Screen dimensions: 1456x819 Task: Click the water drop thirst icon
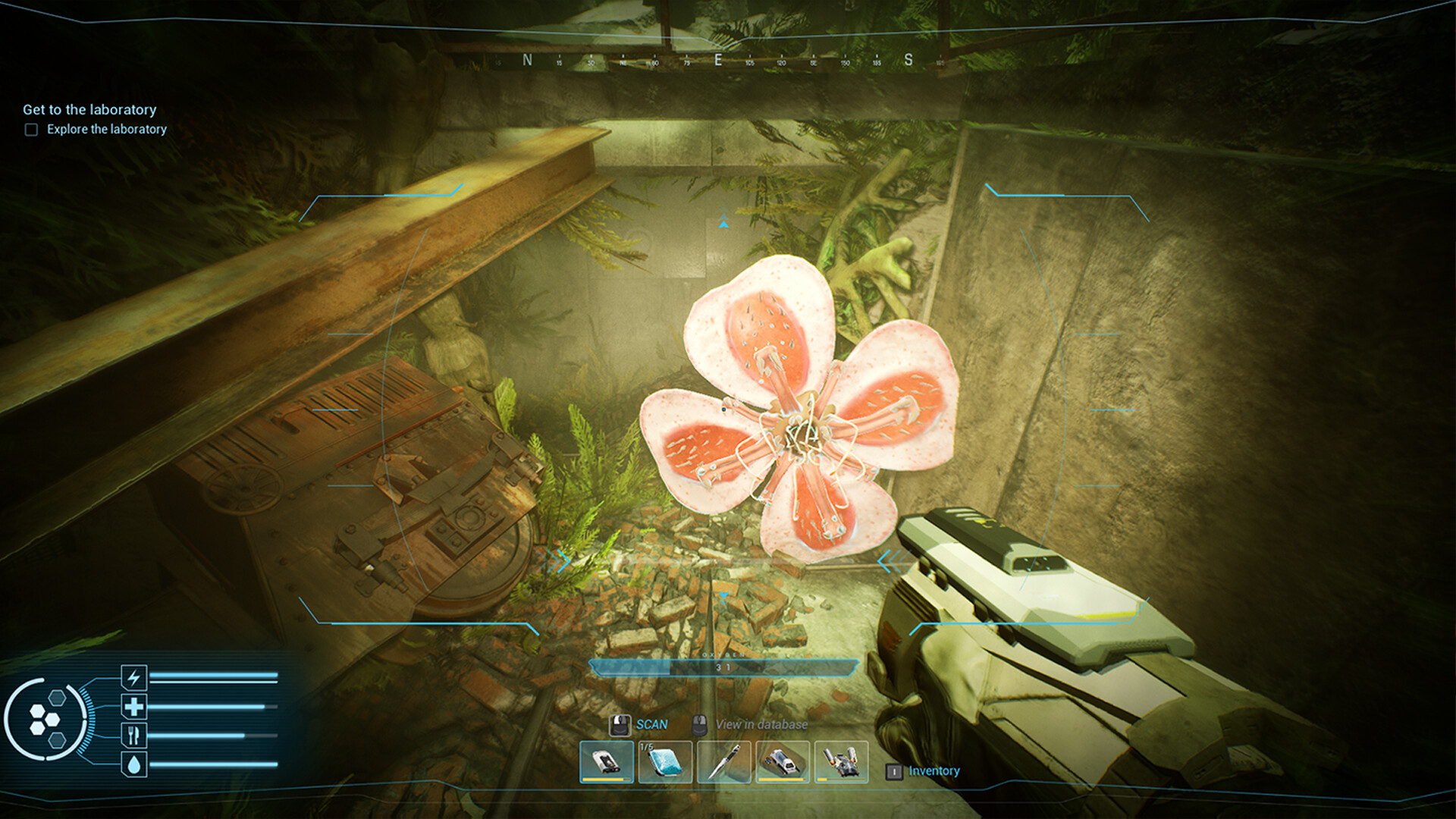pos(134,764)
